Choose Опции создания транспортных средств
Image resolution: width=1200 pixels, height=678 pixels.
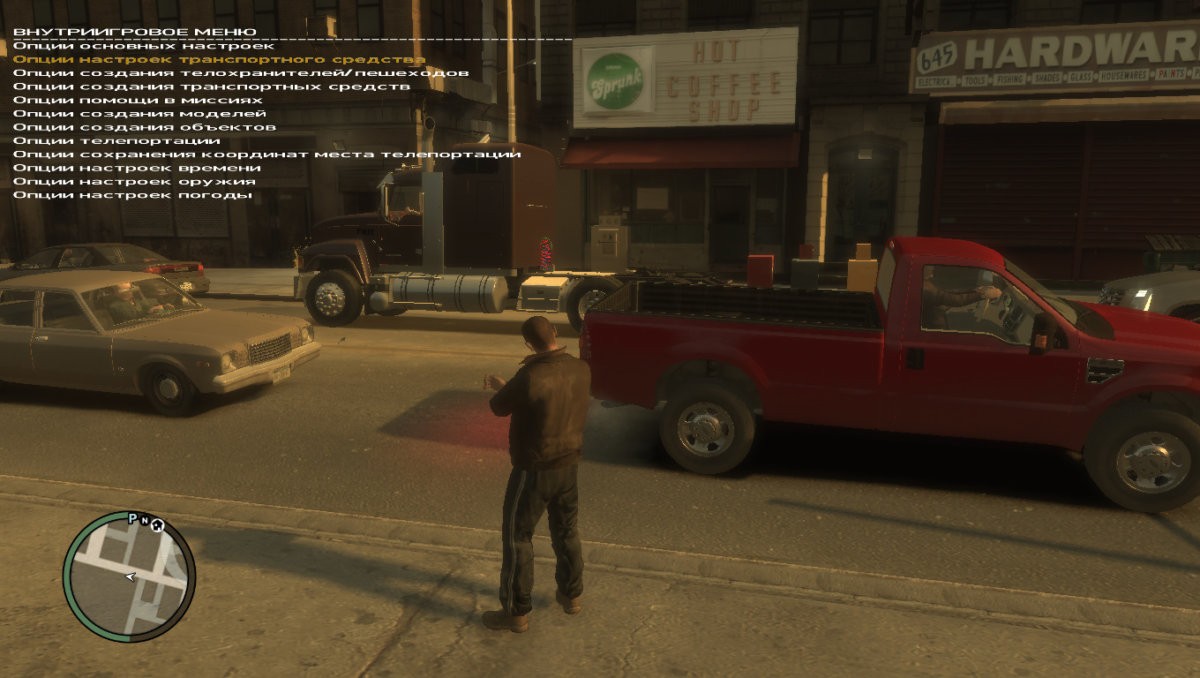coord(211,87)
